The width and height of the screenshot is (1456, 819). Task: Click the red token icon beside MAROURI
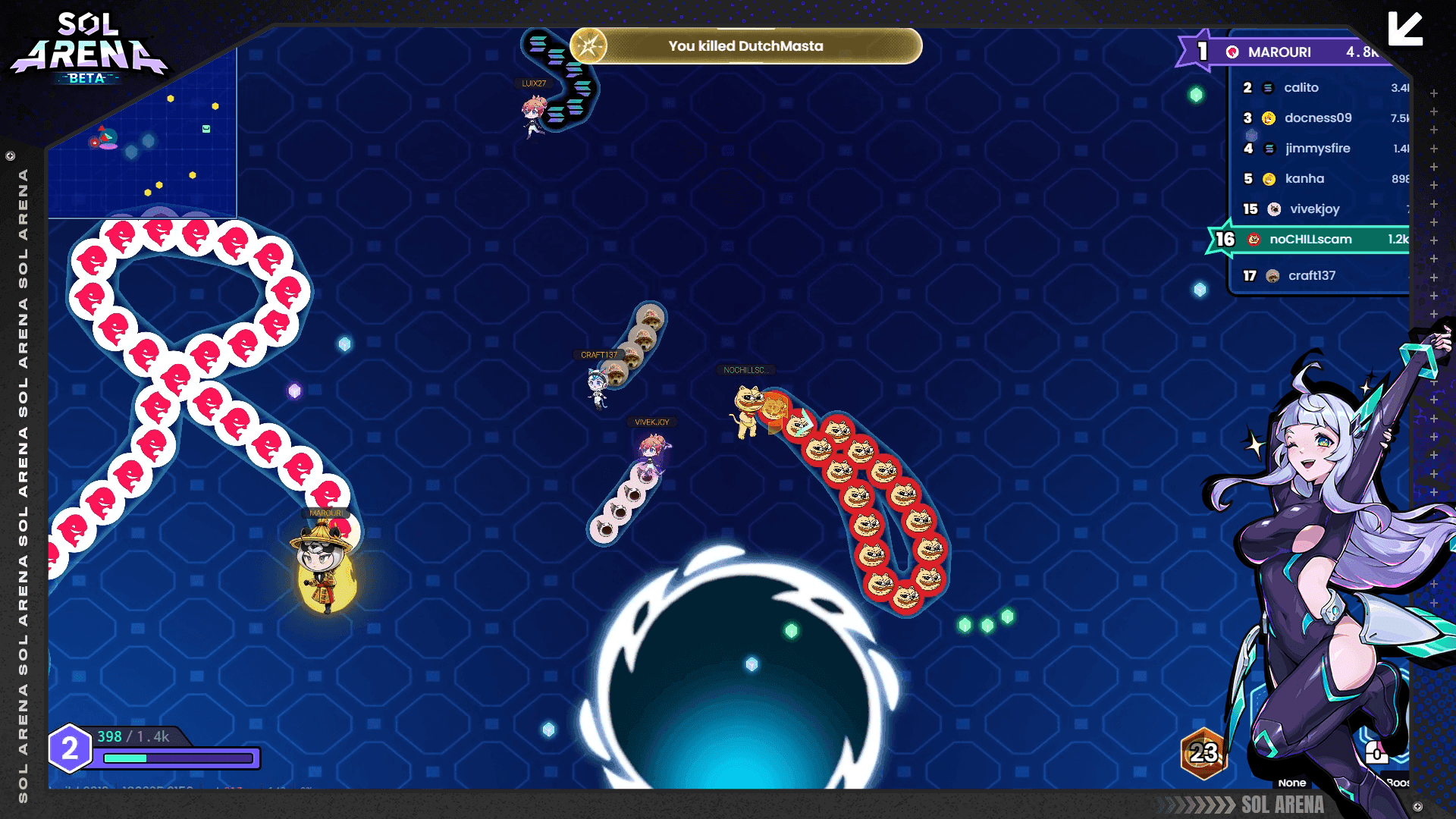pos(1232,52)
